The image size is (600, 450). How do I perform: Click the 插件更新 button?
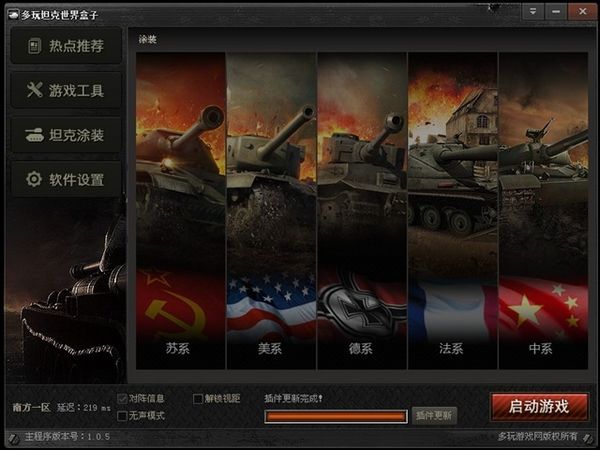(x=434, y=415)
